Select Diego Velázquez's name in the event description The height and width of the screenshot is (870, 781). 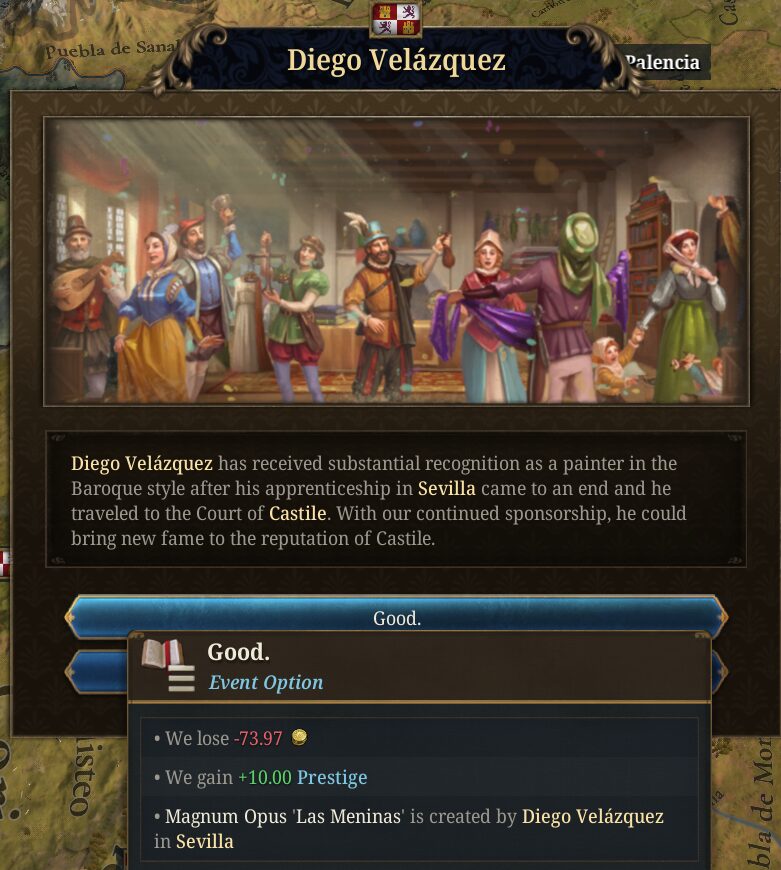[x=141, y=463]
